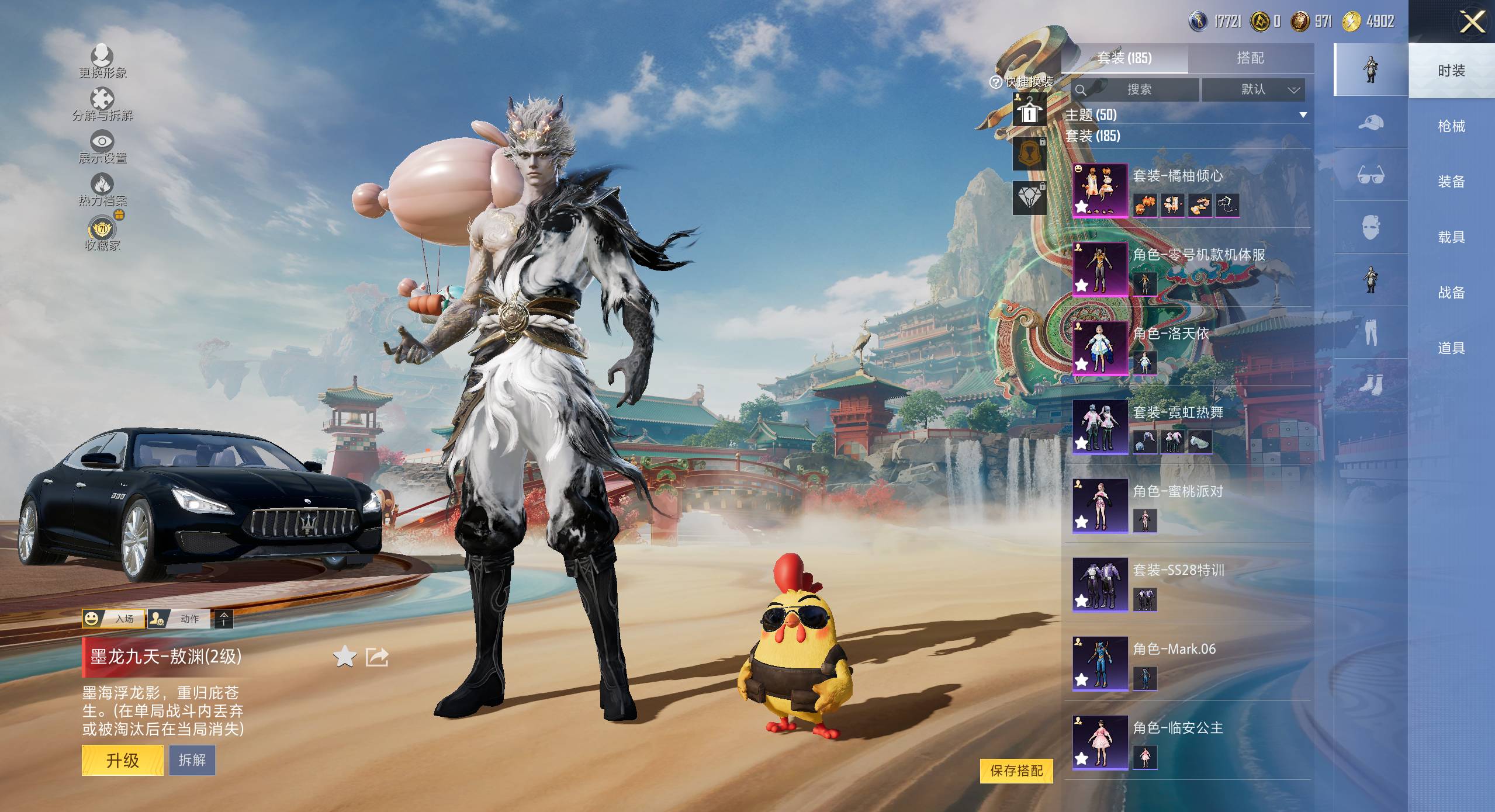
Task: Share the outfit using the arrow icon
Action: coord(377,657)
